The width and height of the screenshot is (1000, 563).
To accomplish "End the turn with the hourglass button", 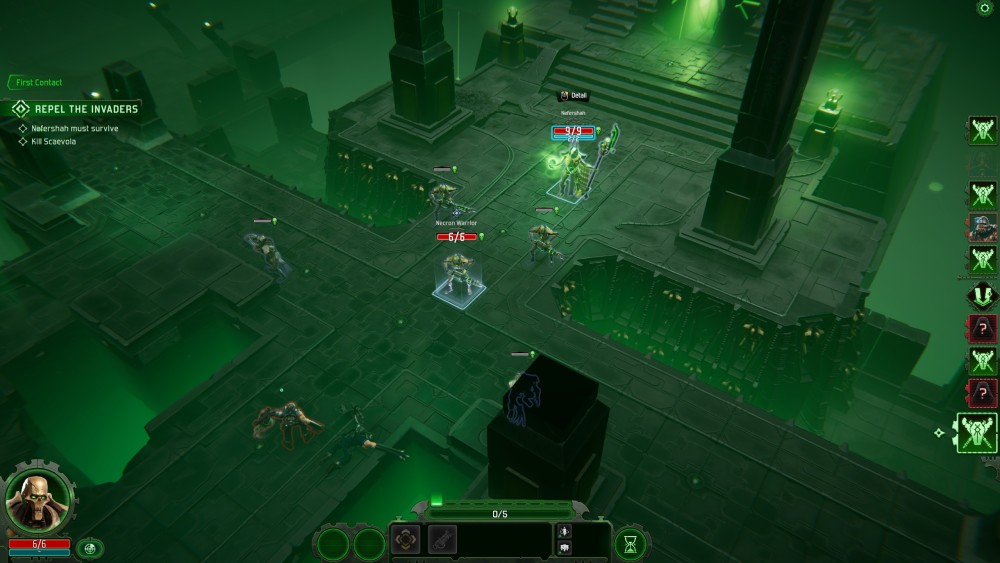I will pos(630,543).
